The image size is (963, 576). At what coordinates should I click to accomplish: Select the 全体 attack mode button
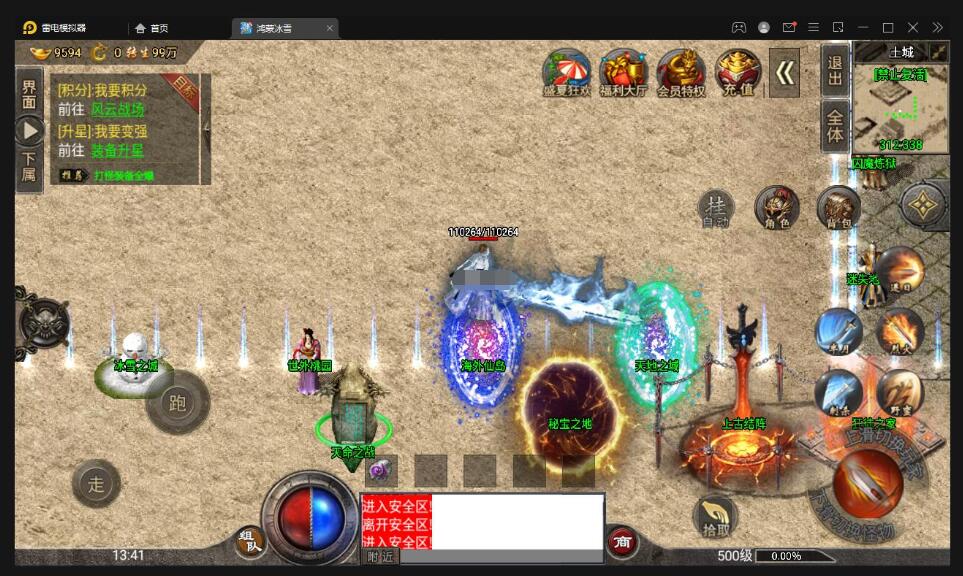(x=835, y=126)
